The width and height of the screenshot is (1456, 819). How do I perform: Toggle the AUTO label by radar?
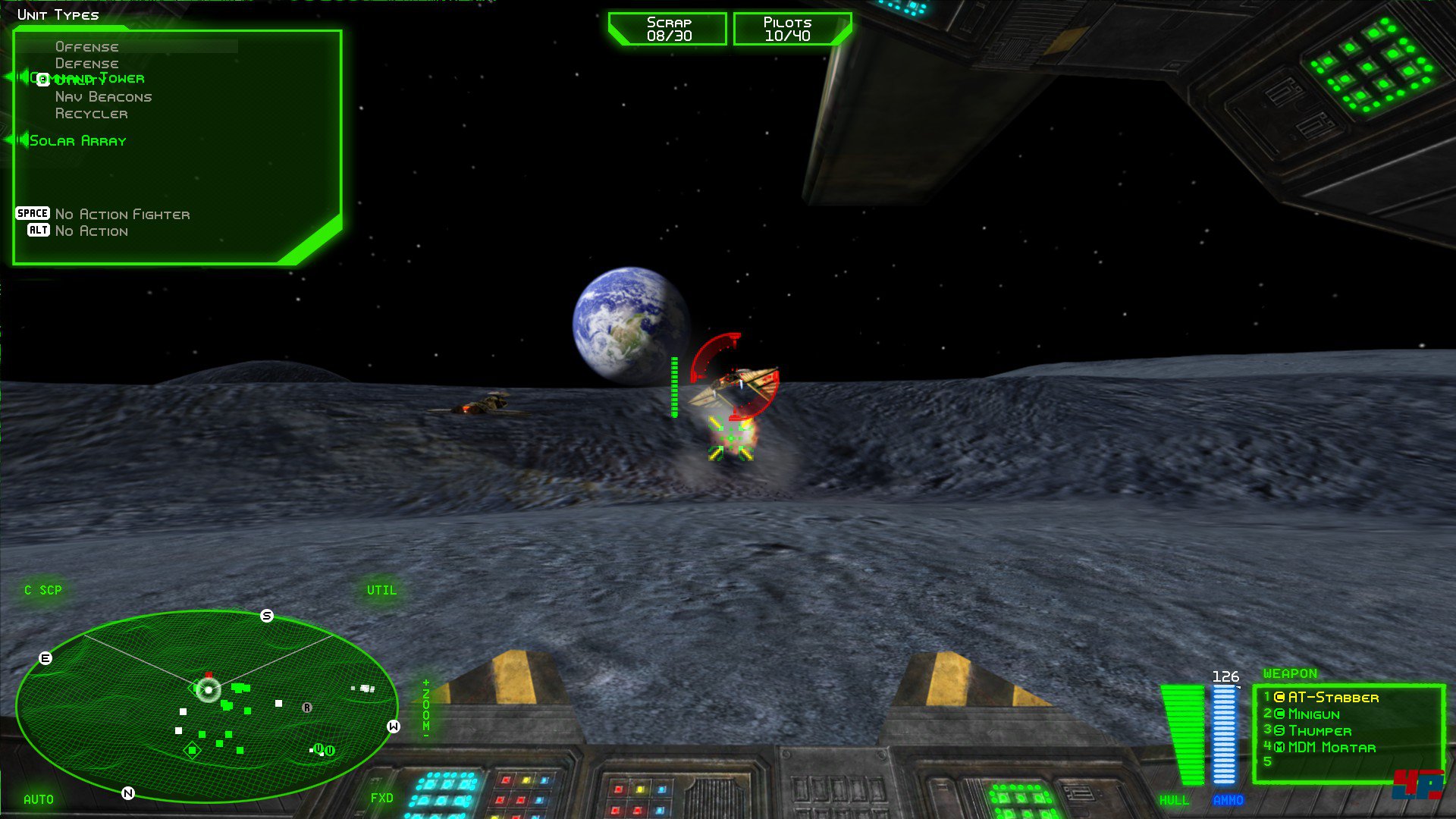click(39, 799)
